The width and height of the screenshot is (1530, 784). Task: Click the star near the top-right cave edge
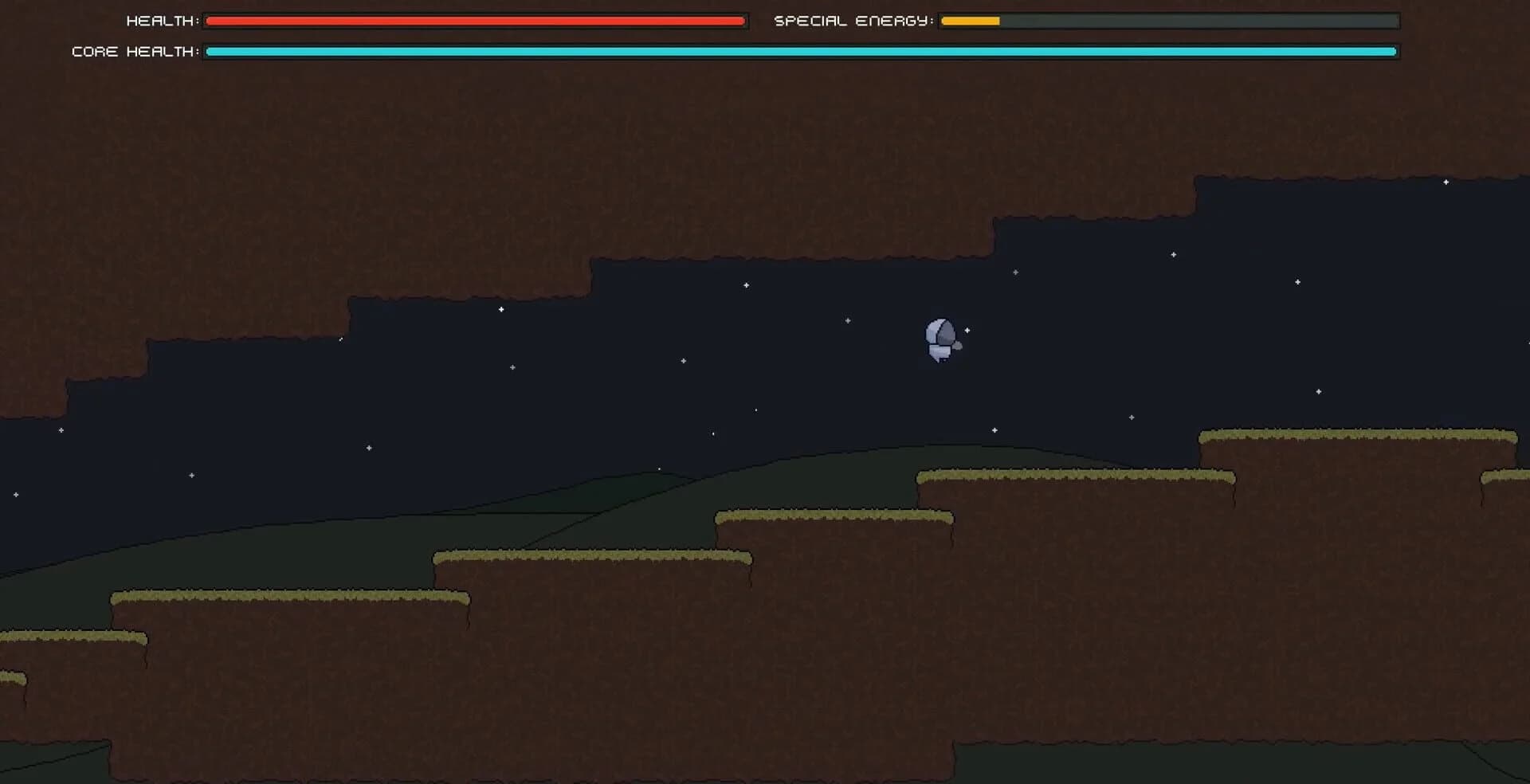[x=1446, y=181]
